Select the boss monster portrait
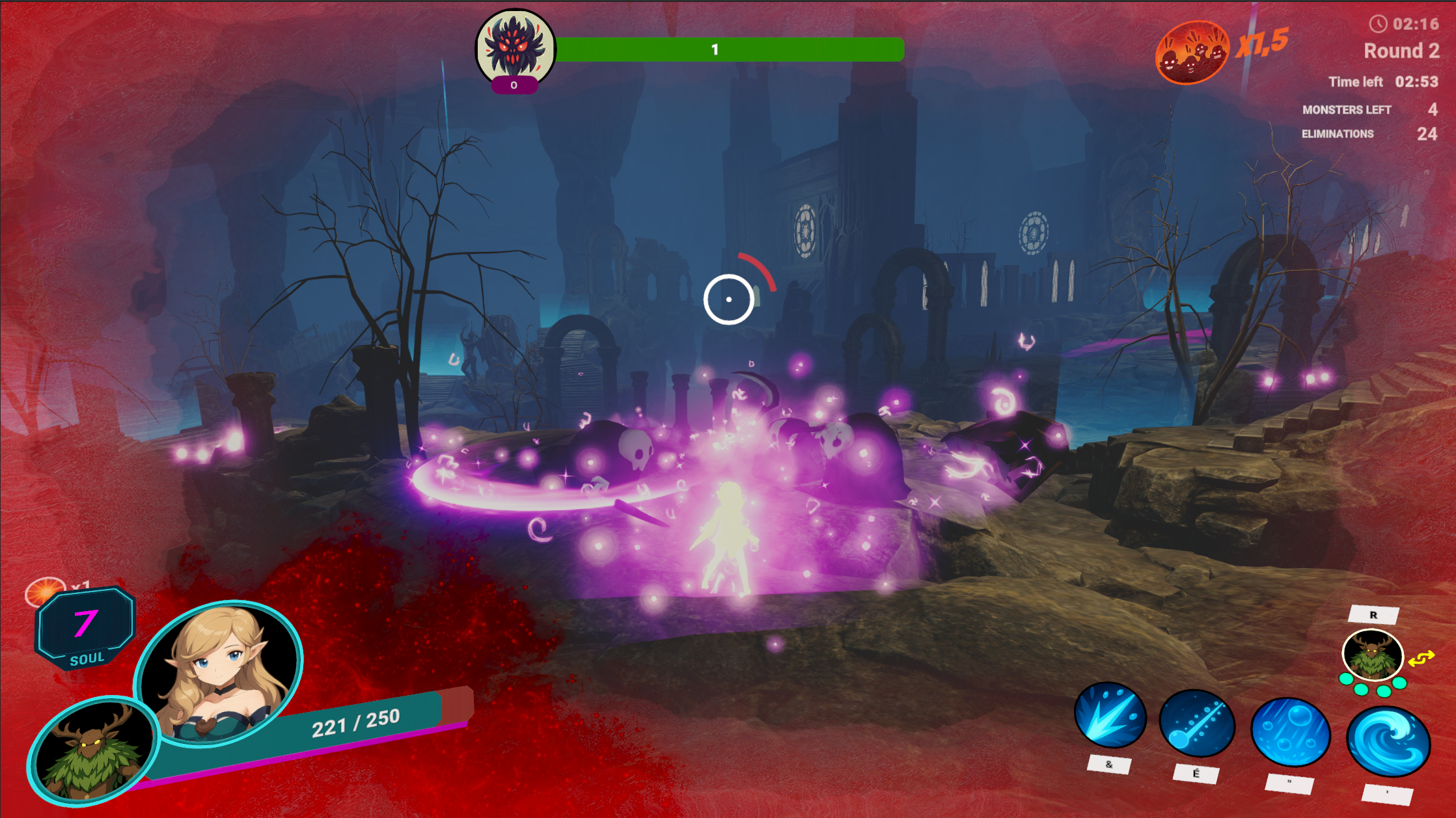Image resolution: width=1456 pixels, height=818 pixels. click(x=515, y=47)
